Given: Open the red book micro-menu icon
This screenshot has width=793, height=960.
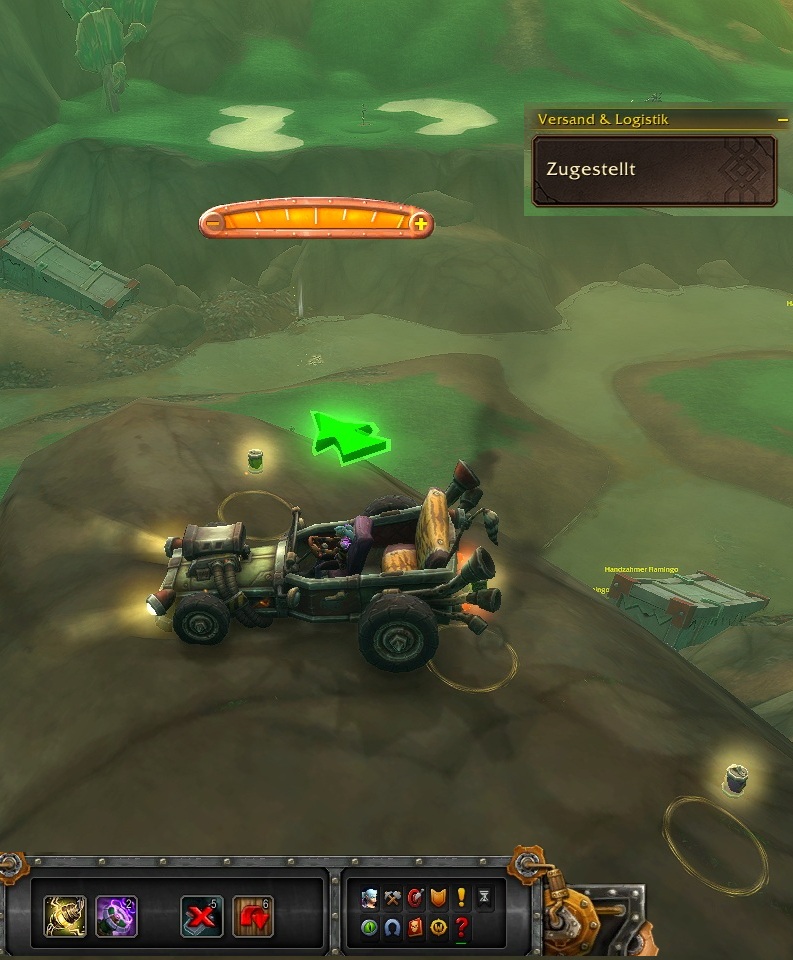Looking at the screenshot, I should coord(416,927).
